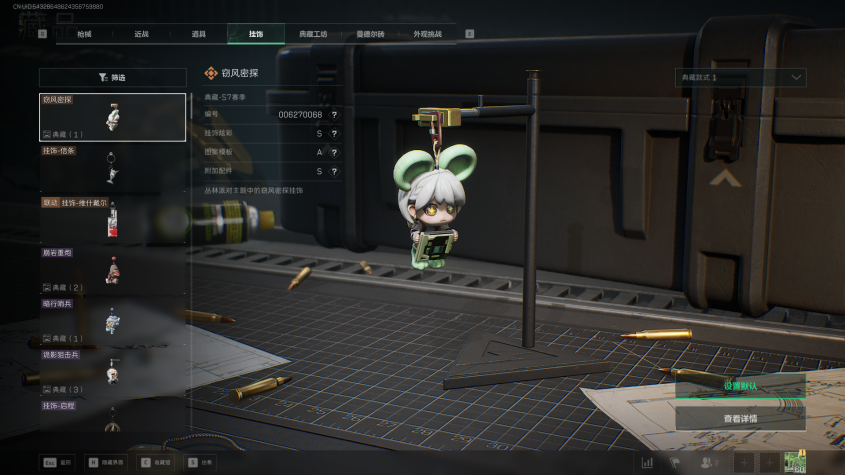Open the 曼德尔砖 tab
Screen dimensions: 845x475
[370, 34]
